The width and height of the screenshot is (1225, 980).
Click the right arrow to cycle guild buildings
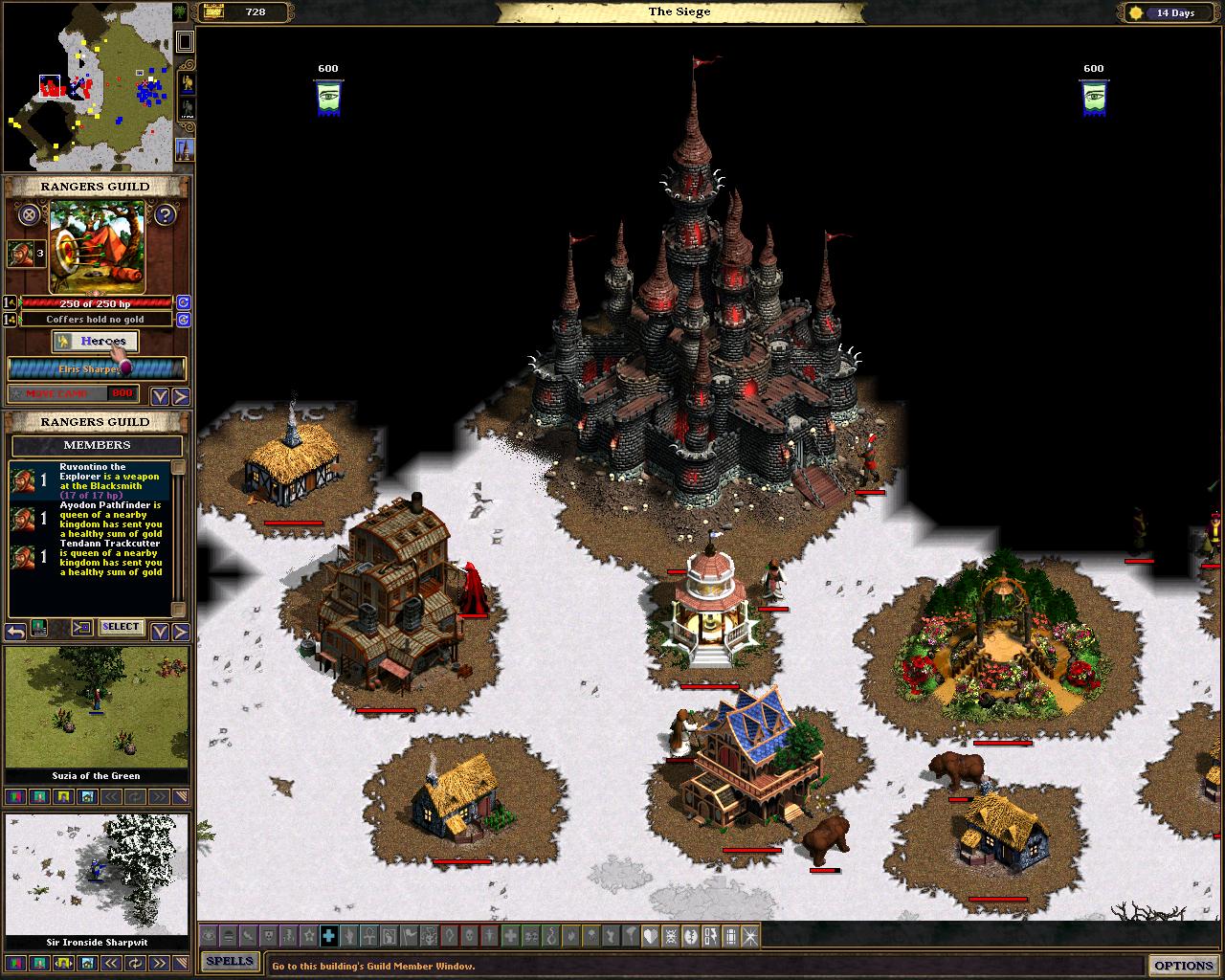pyautogui.click(x=180, y=394)
